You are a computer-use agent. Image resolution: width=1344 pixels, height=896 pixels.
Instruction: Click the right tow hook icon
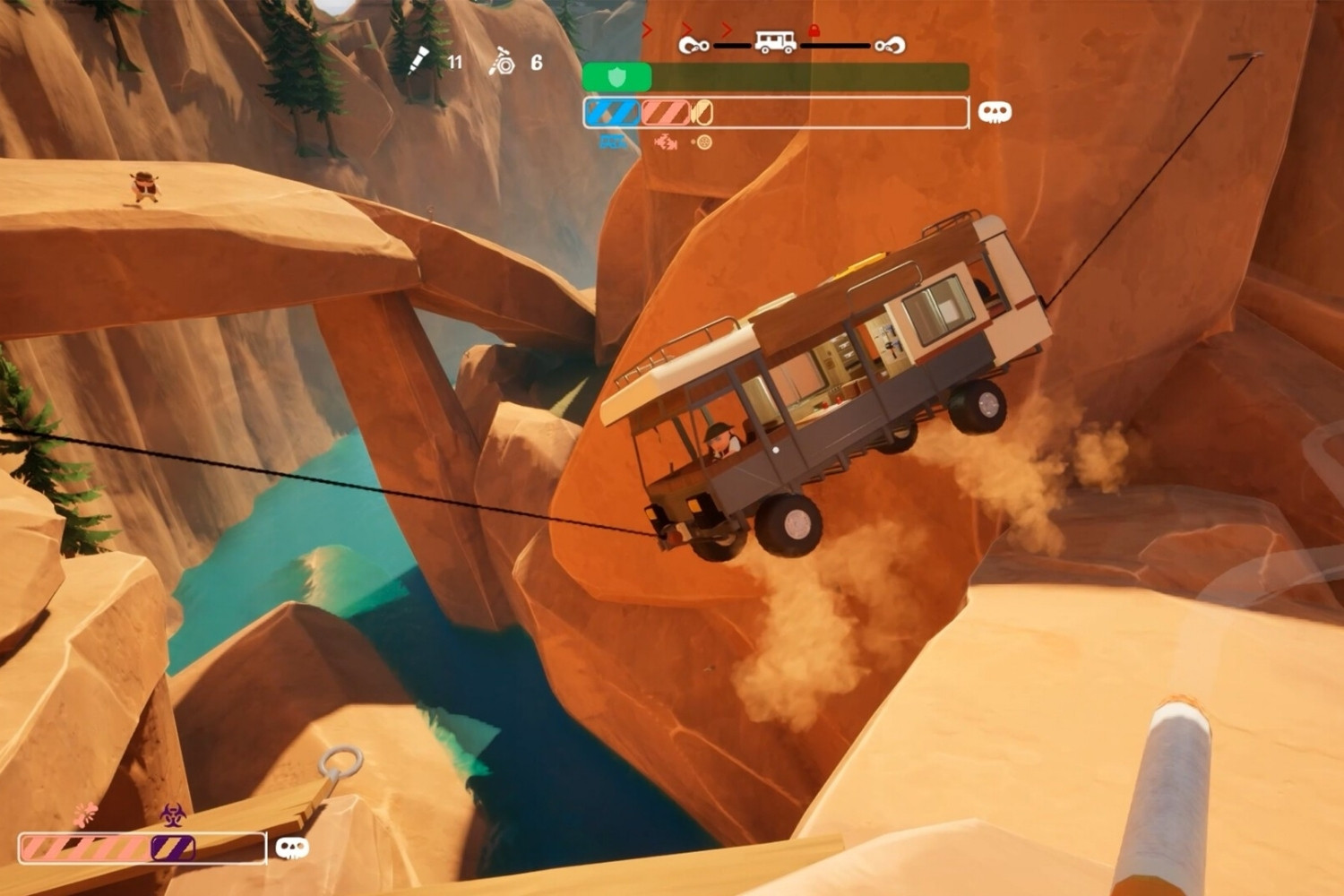point(890,44)
